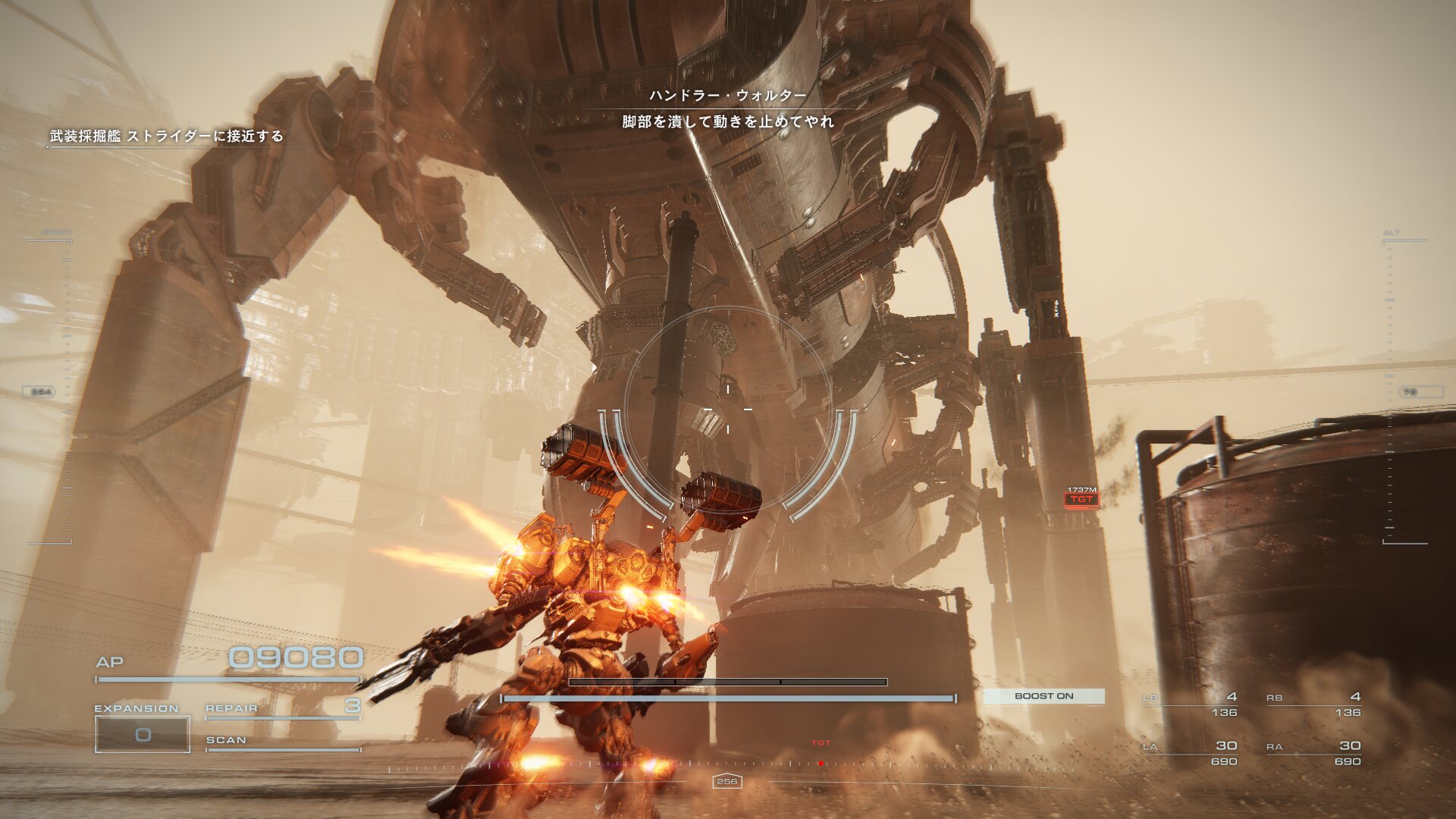Screen dimensions: 1456x819
Task: Trigger the SCAN gauge
Action: click(x=282, y=742)
